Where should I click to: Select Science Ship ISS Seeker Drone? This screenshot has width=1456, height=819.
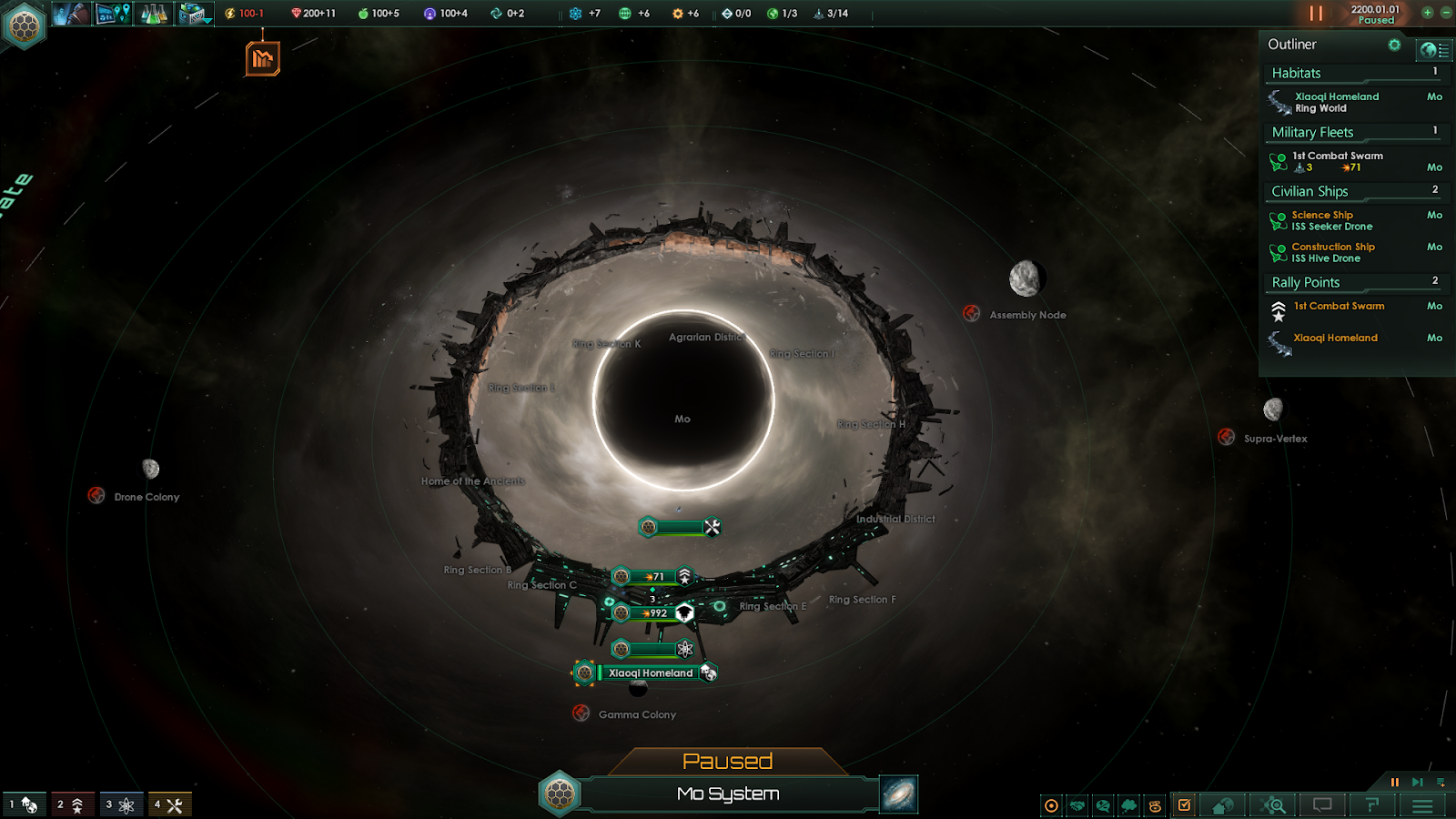(x=1331, y=220)
